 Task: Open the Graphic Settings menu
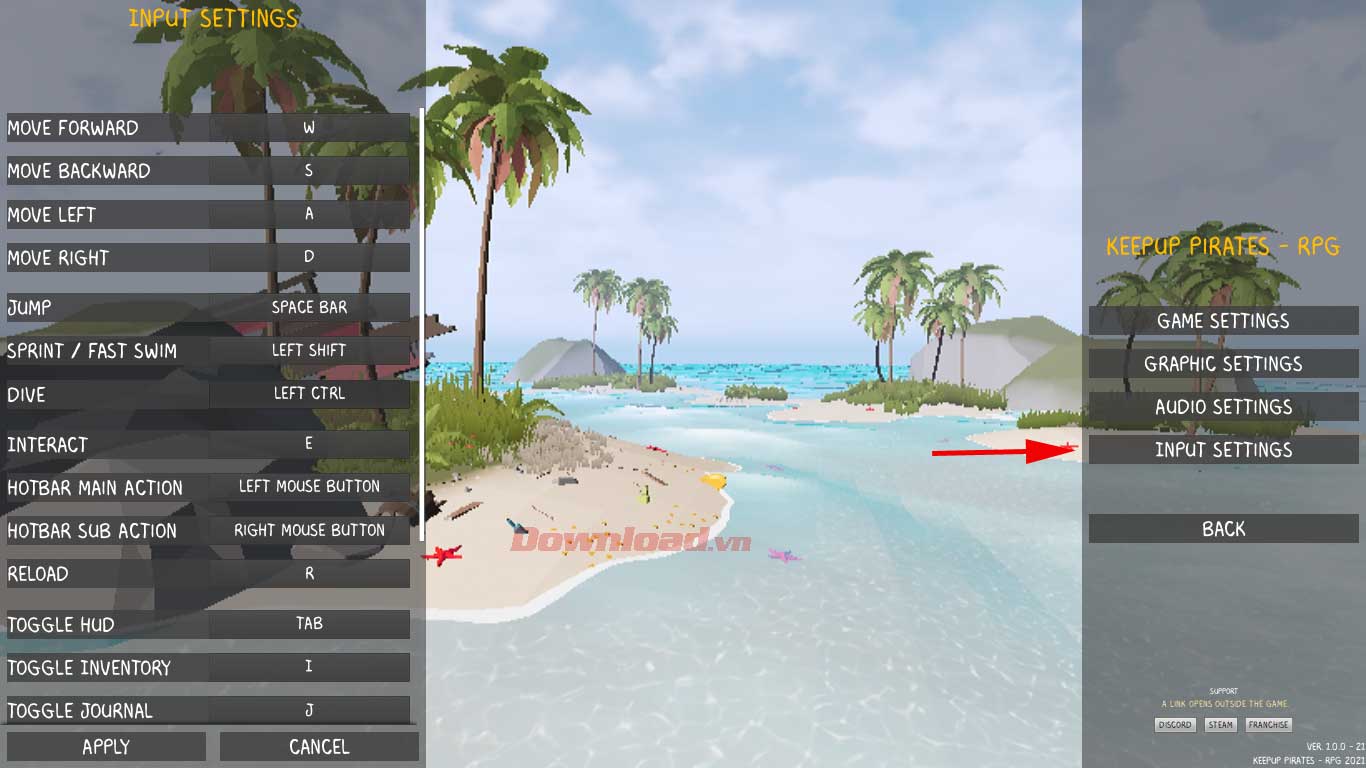pyautogui.click(x=1222, y=363)
